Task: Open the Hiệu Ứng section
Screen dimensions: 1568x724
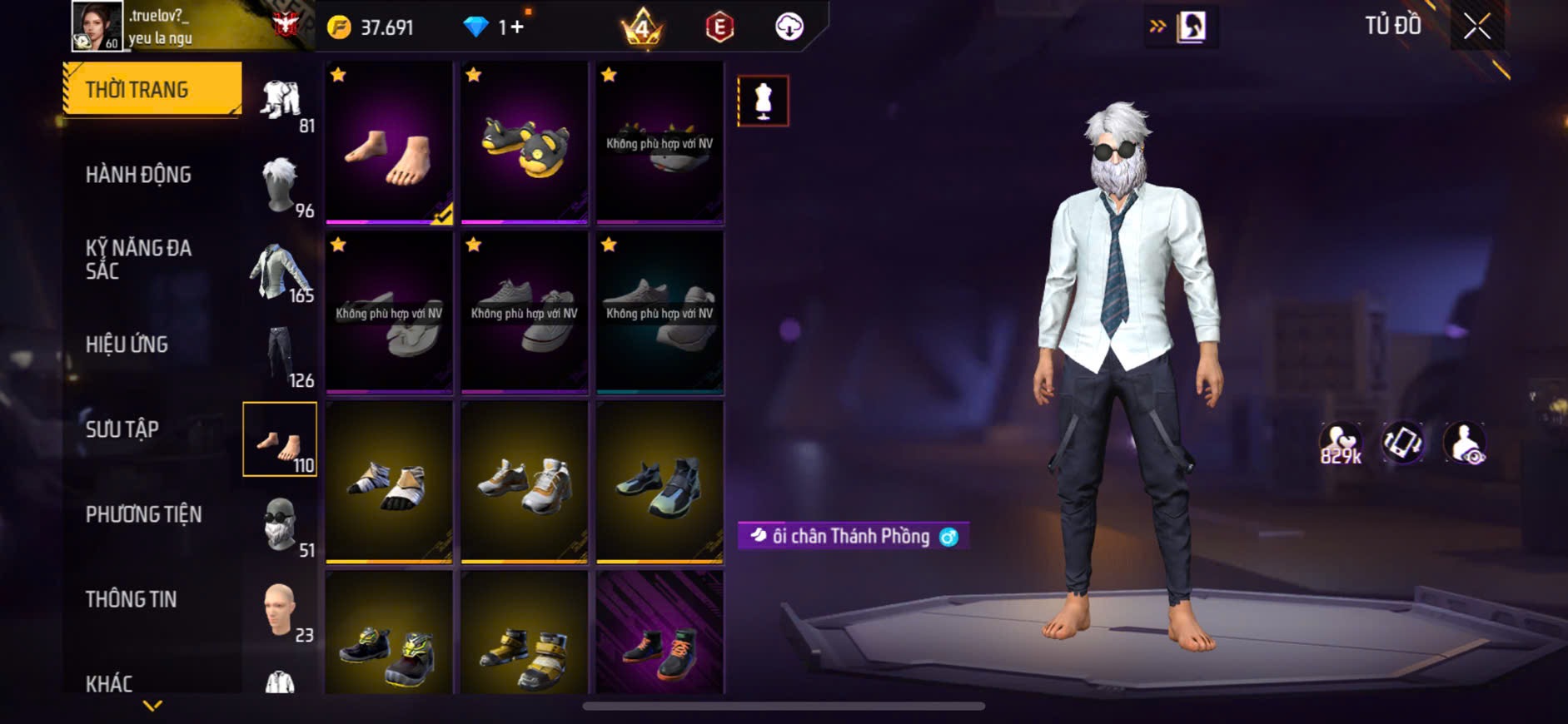Action: coord(127,345)
